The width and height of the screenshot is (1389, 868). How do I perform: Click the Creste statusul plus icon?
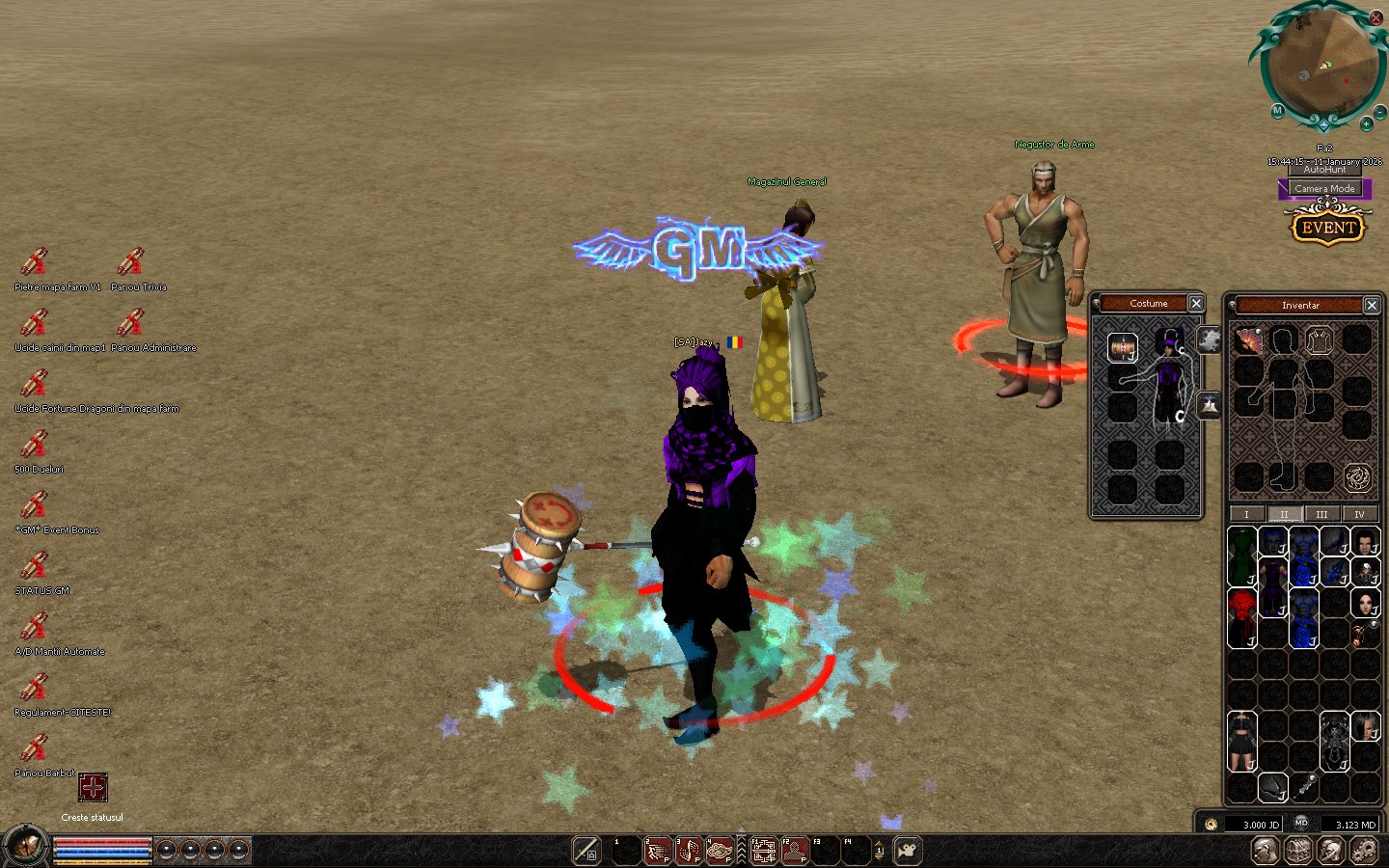pos(93,788)
